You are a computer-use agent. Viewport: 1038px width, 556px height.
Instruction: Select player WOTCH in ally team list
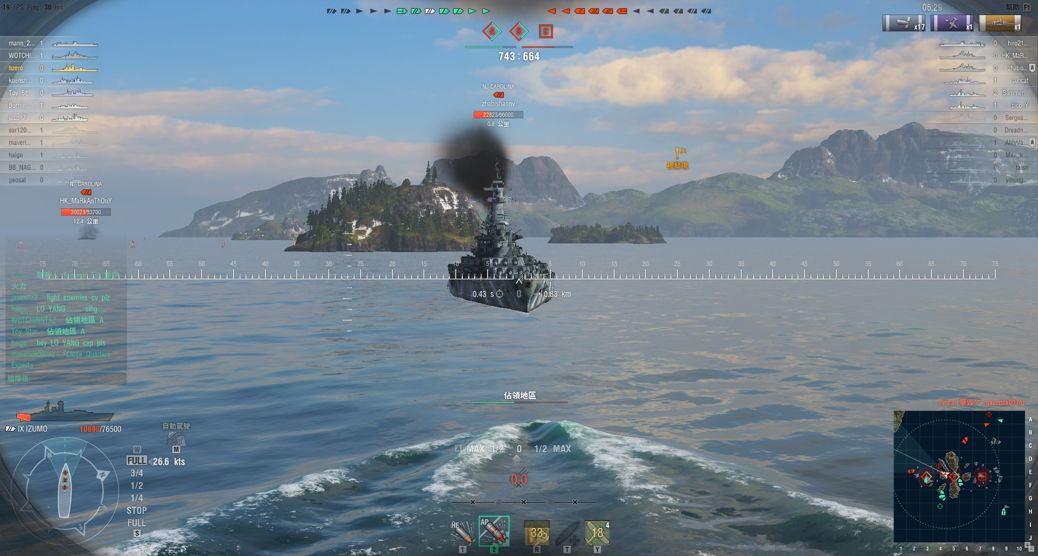(x=22, y=56)
